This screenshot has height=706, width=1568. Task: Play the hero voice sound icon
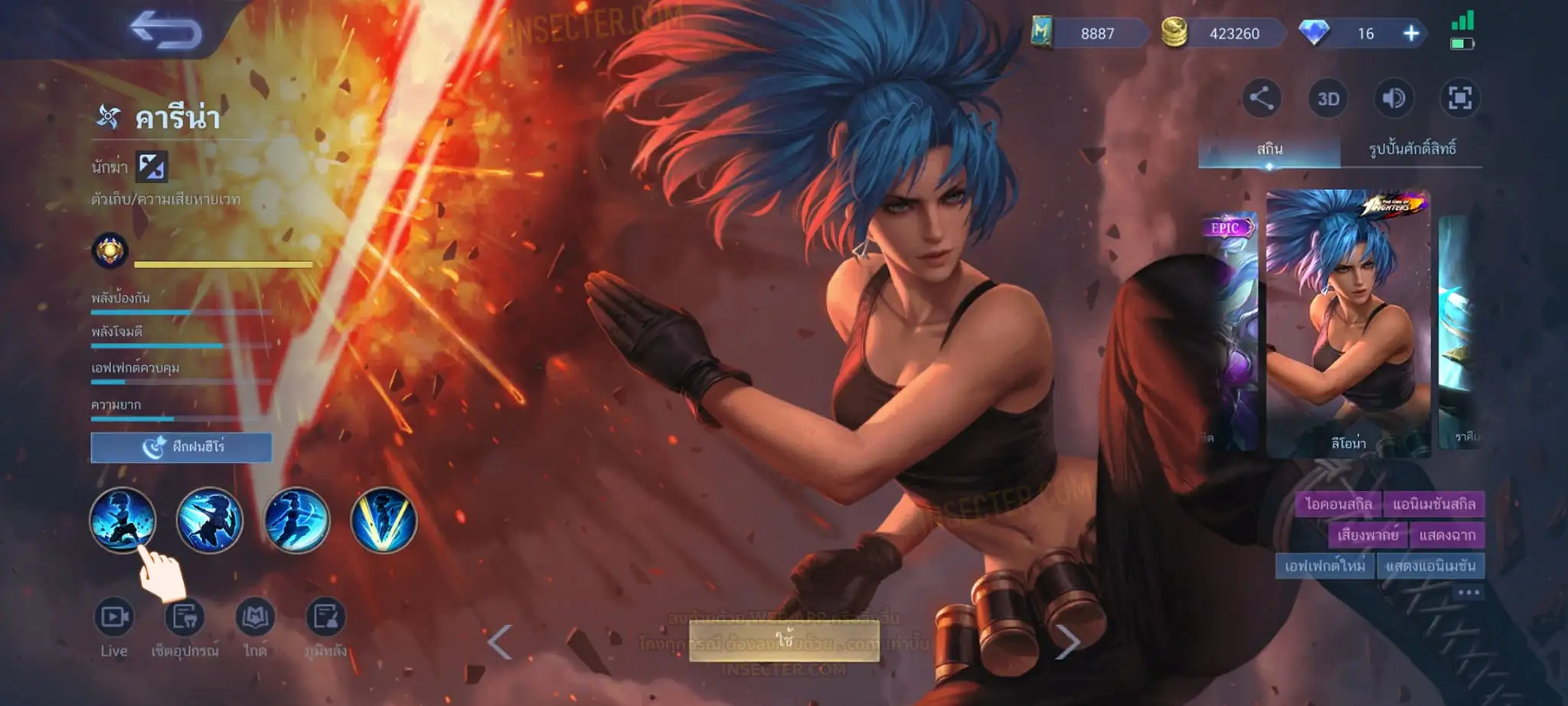point(1393,98)
